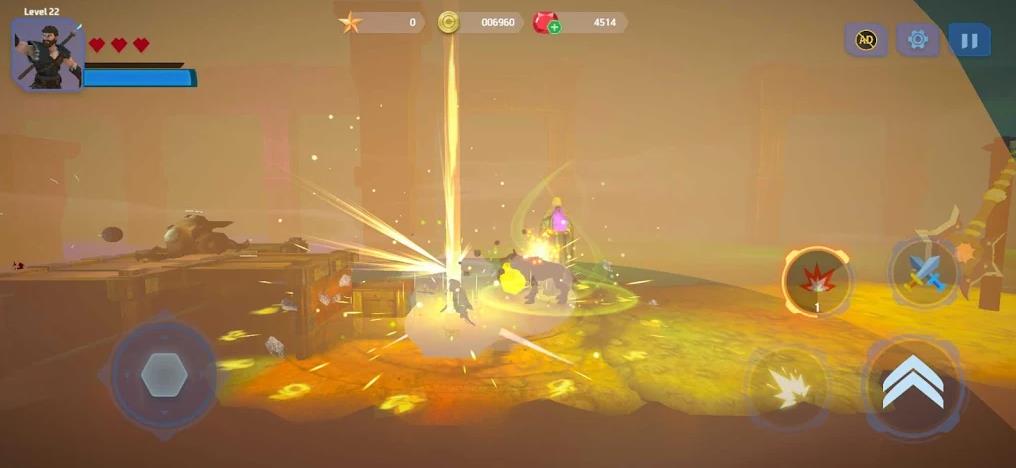Screen dimensions: 1016x468
Task: Add more red gems with plus icon
Action: (554, 27)
